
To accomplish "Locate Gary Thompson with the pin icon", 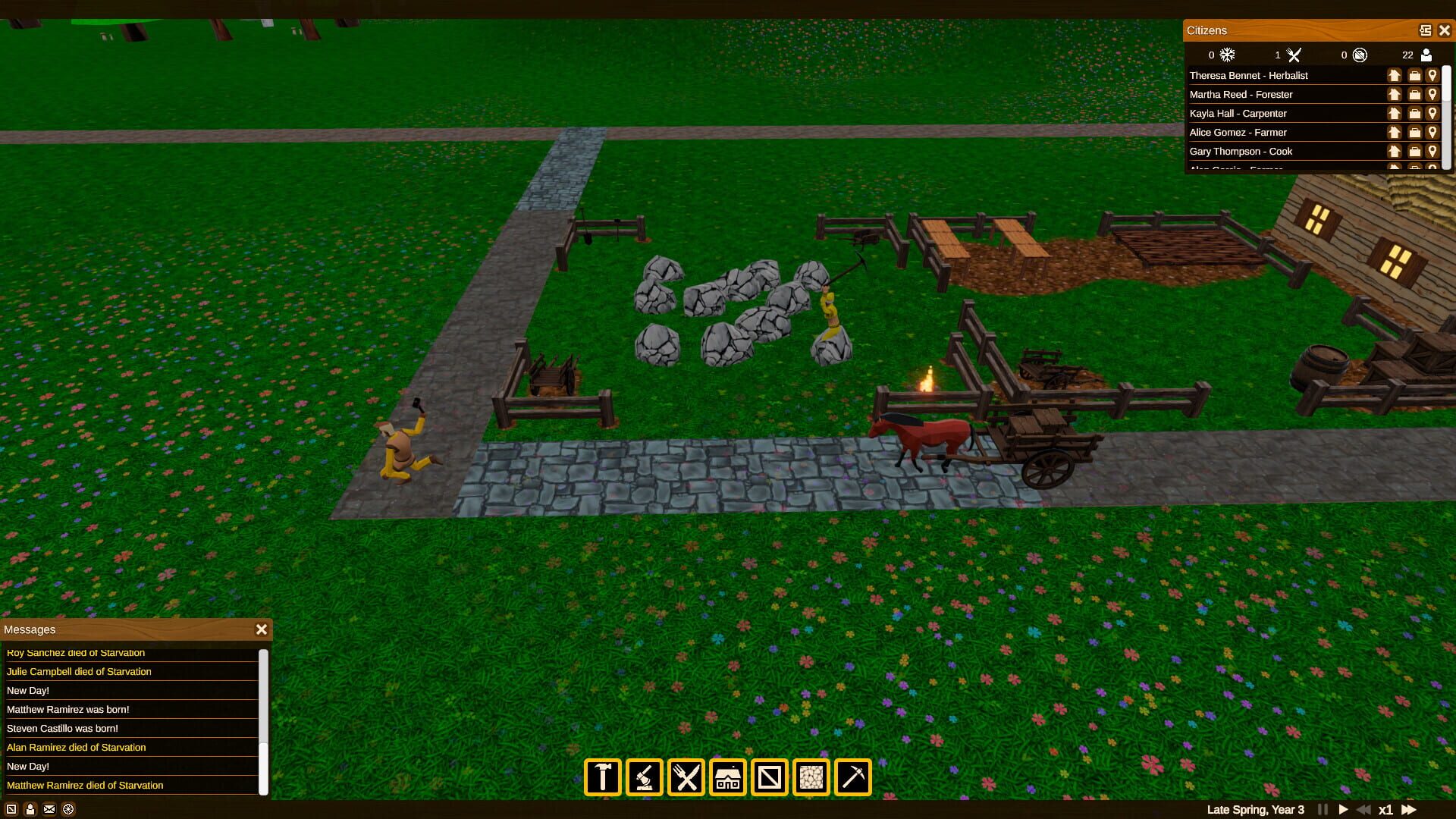I will click(1432, 151).
